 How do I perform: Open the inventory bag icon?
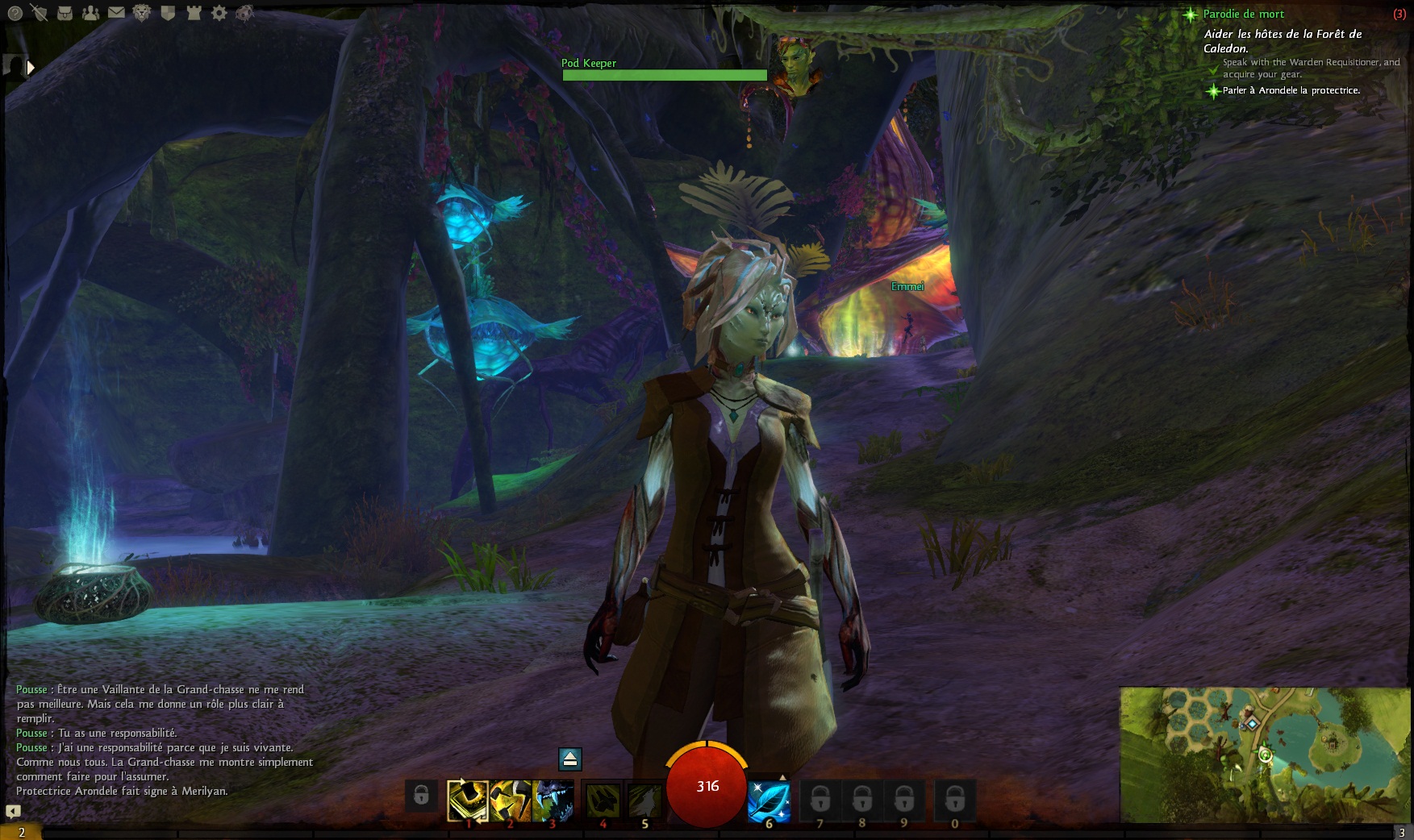pyautogui.click(x=65, y=13)
